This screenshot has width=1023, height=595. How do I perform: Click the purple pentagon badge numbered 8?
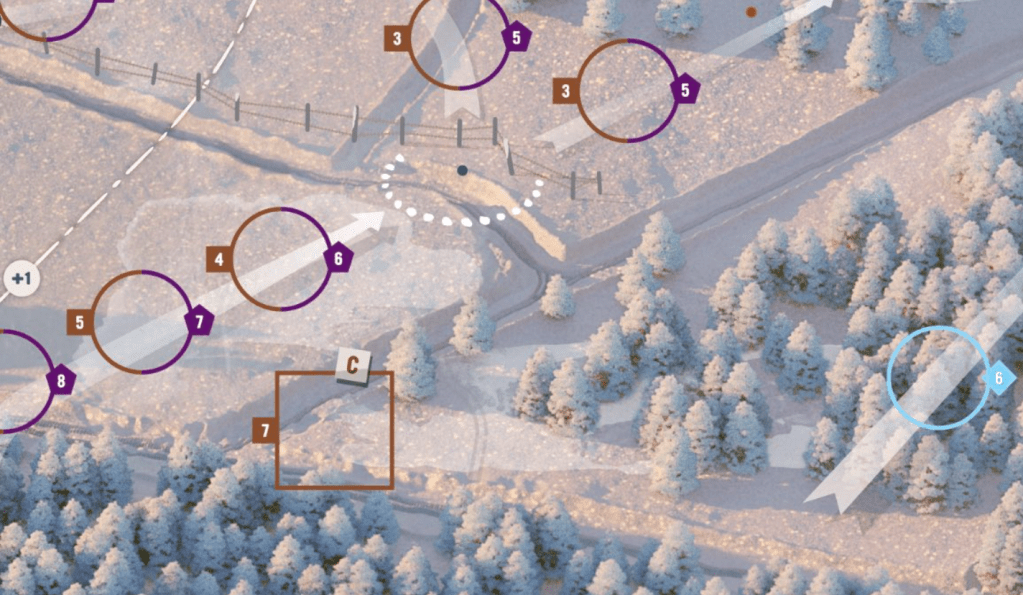pos(61,381)
